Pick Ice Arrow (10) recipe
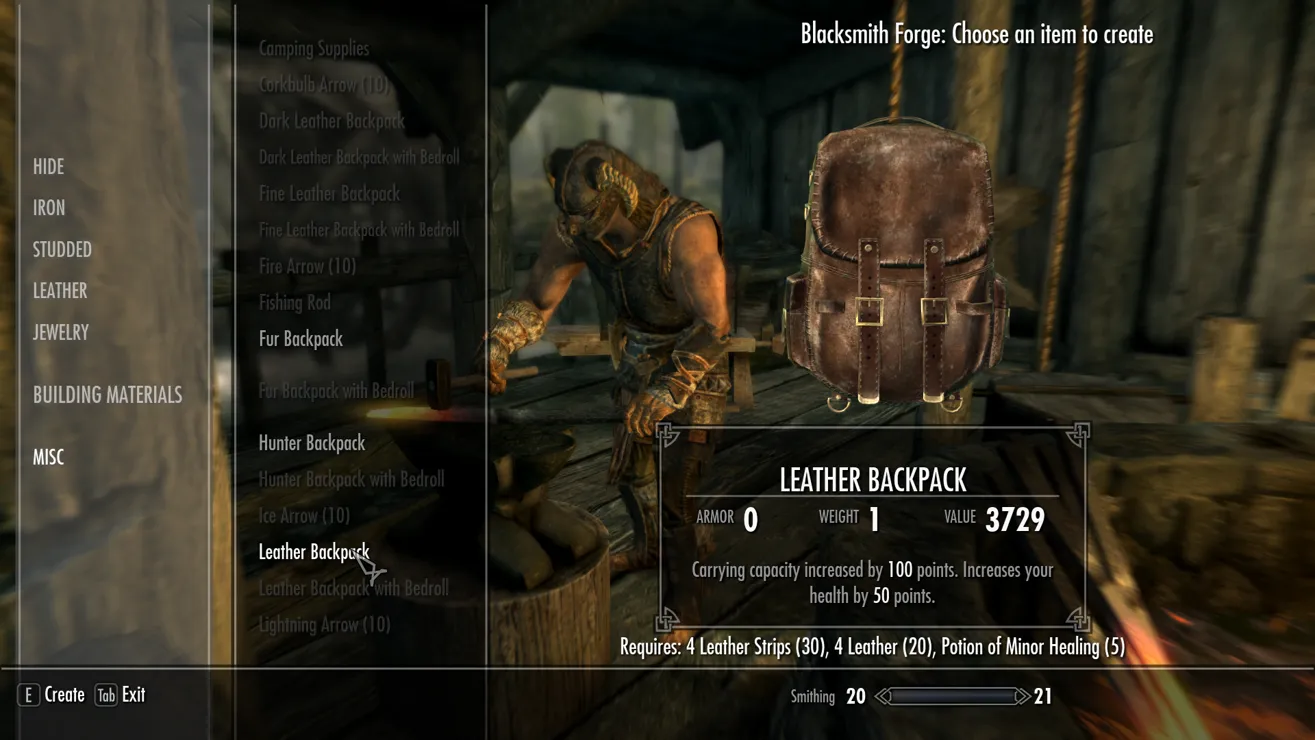Screen dimensions: 1315x740 pyautogui.click(x=304, y=516)
